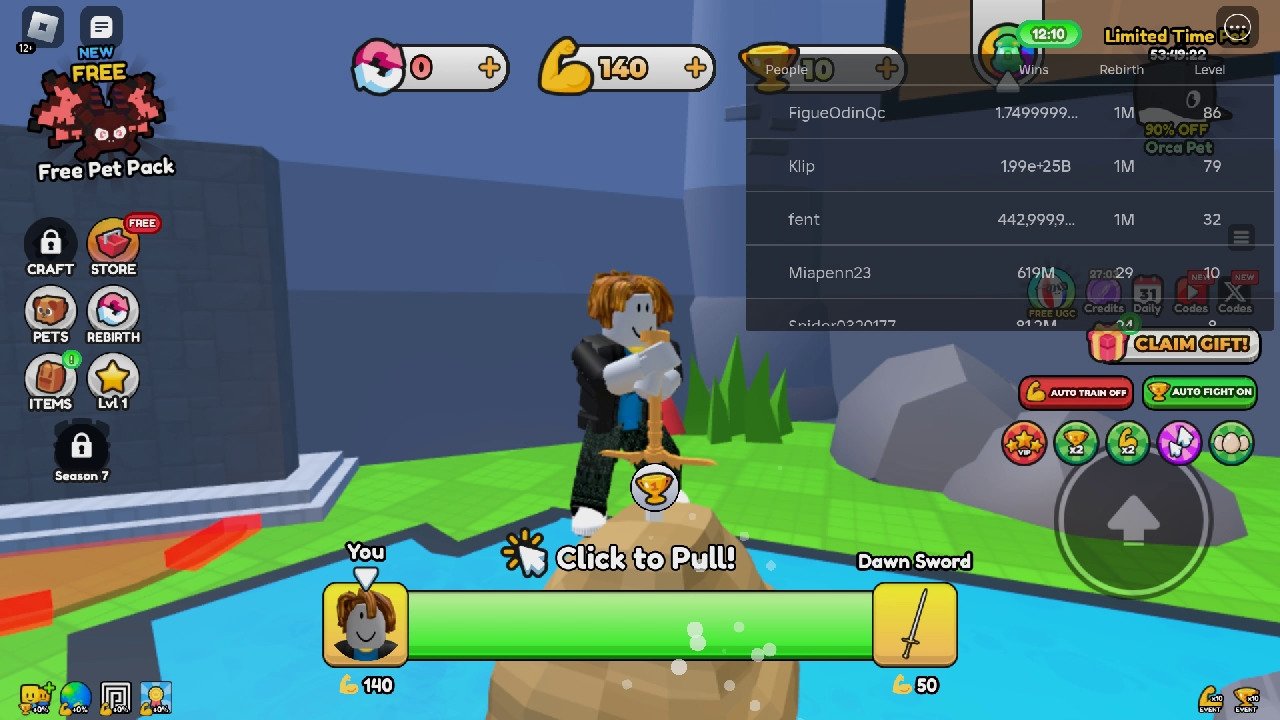Open the x2 Wins boost icon
The height and width of the screenshot is (720, 1280).
pyautogui.click(x=1075, y=443)
